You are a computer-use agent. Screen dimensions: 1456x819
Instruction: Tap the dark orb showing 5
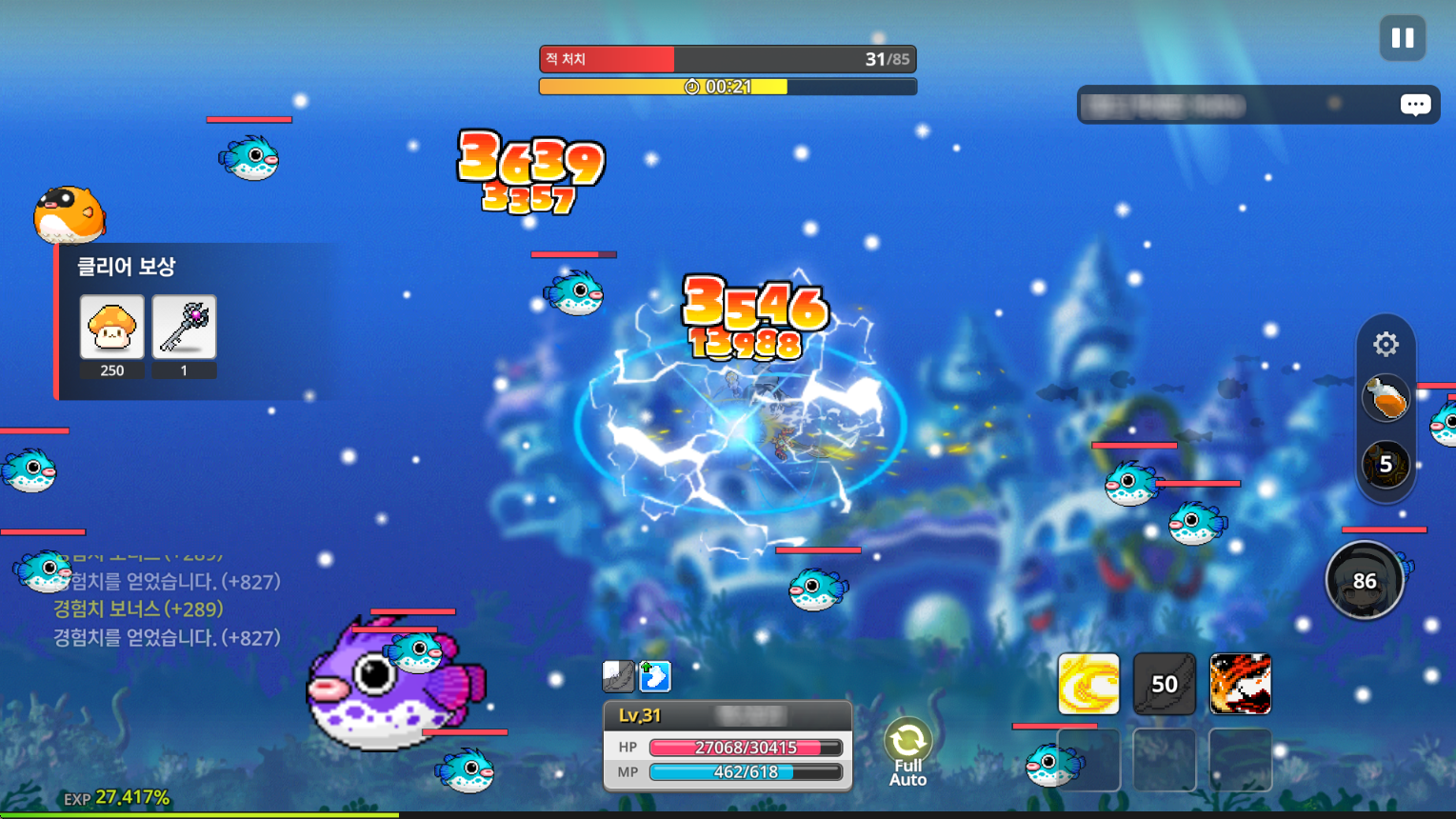1386,464
